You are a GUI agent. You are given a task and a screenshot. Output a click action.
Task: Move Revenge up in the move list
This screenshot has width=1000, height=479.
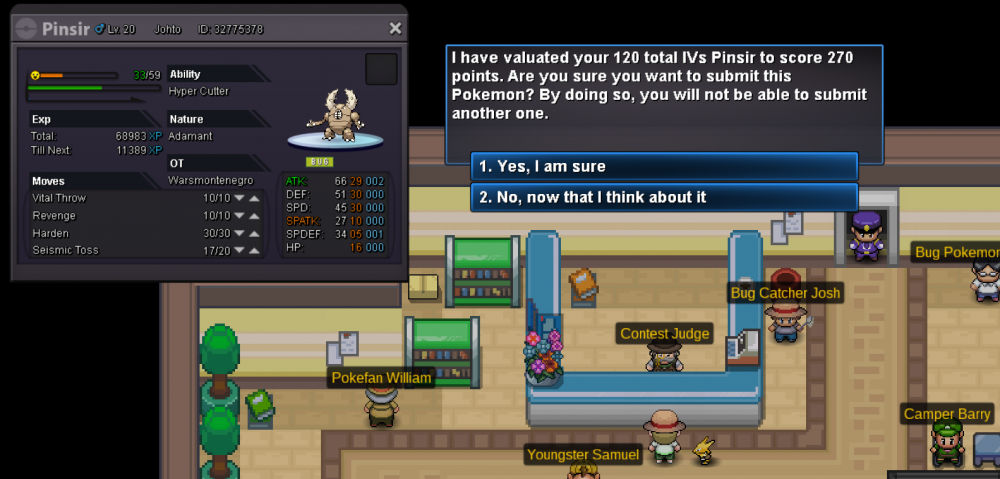(255, 216)
